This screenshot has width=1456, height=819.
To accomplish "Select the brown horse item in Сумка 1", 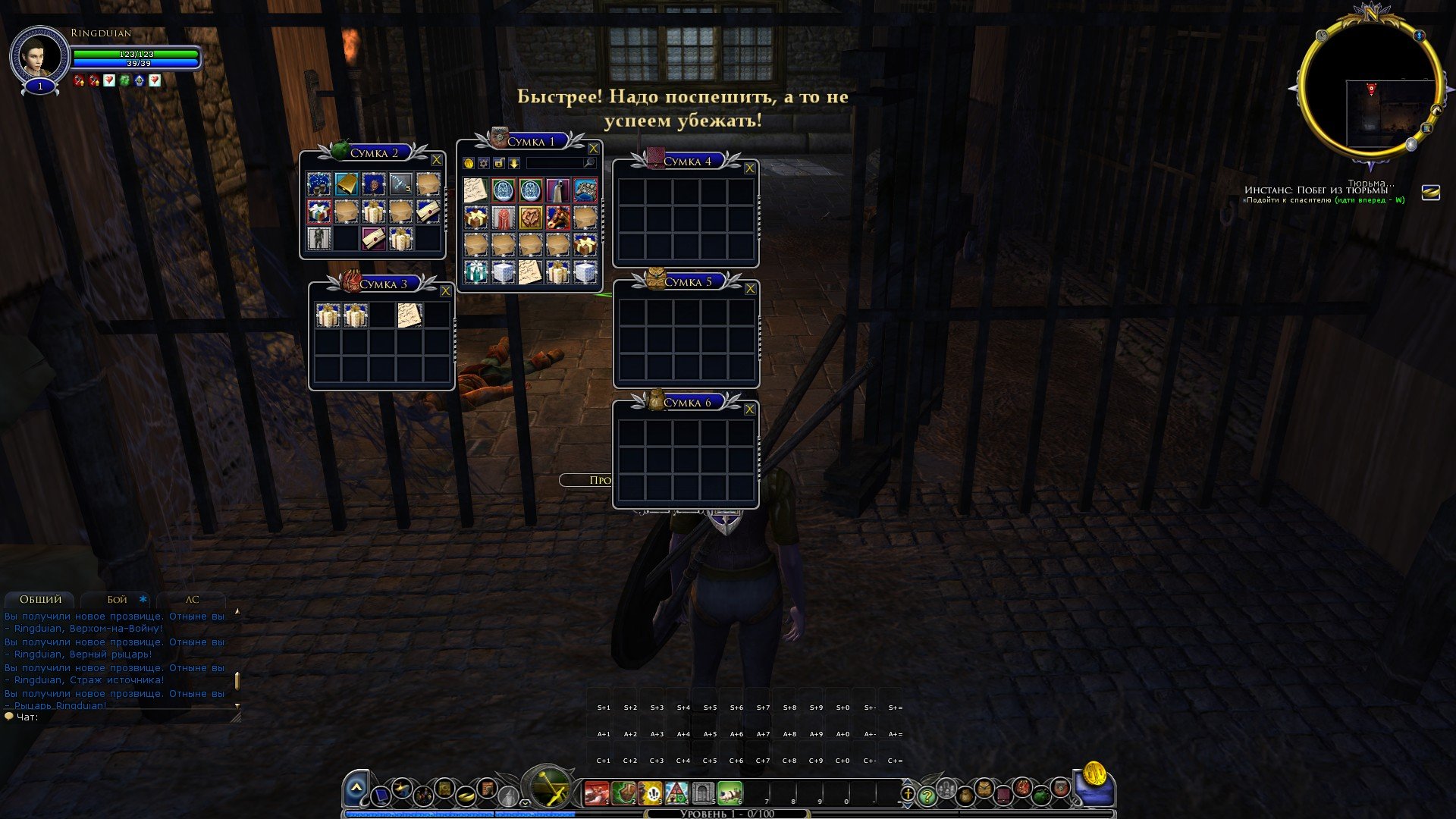I will coord(558,218).
